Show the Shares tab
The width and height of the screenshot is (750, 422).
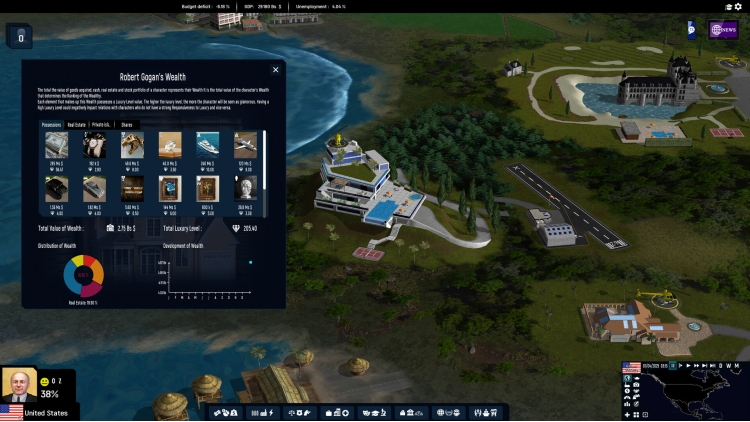pyautogui.click(x=127, y=125)
